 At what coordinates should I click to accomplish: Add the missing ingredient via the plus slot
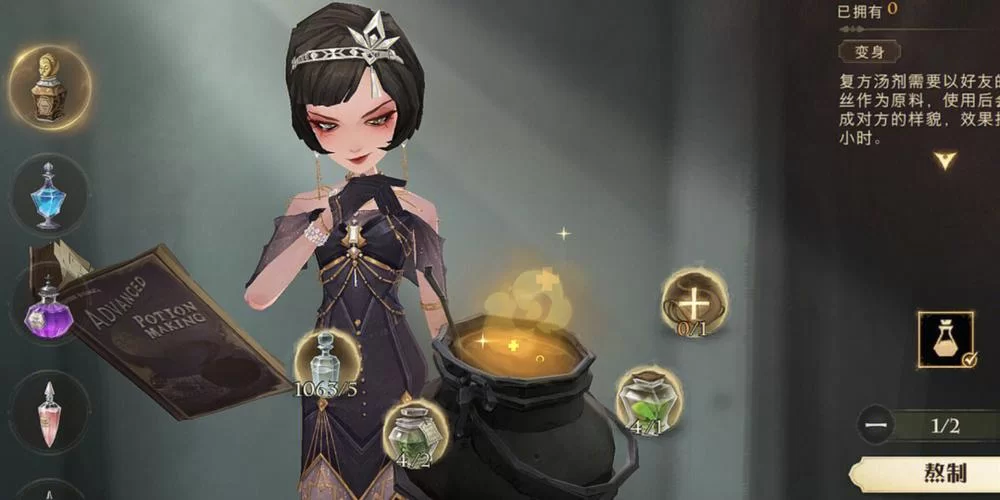pyautogui.click(x=694, y=302)
